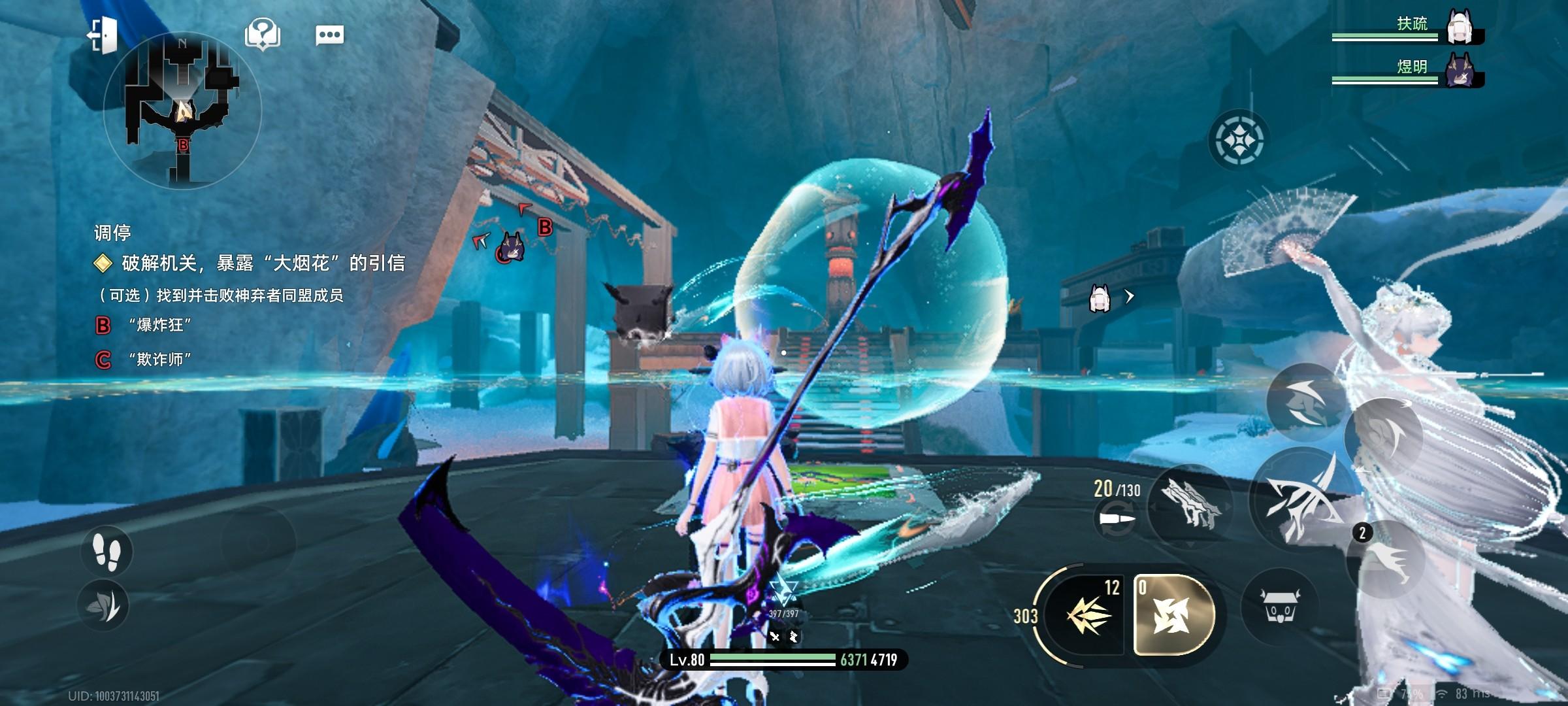The height and width of the screenshot is (706, 1568).
Task: Select the optional target "欺诈师" entry
Action: [159, 360]
